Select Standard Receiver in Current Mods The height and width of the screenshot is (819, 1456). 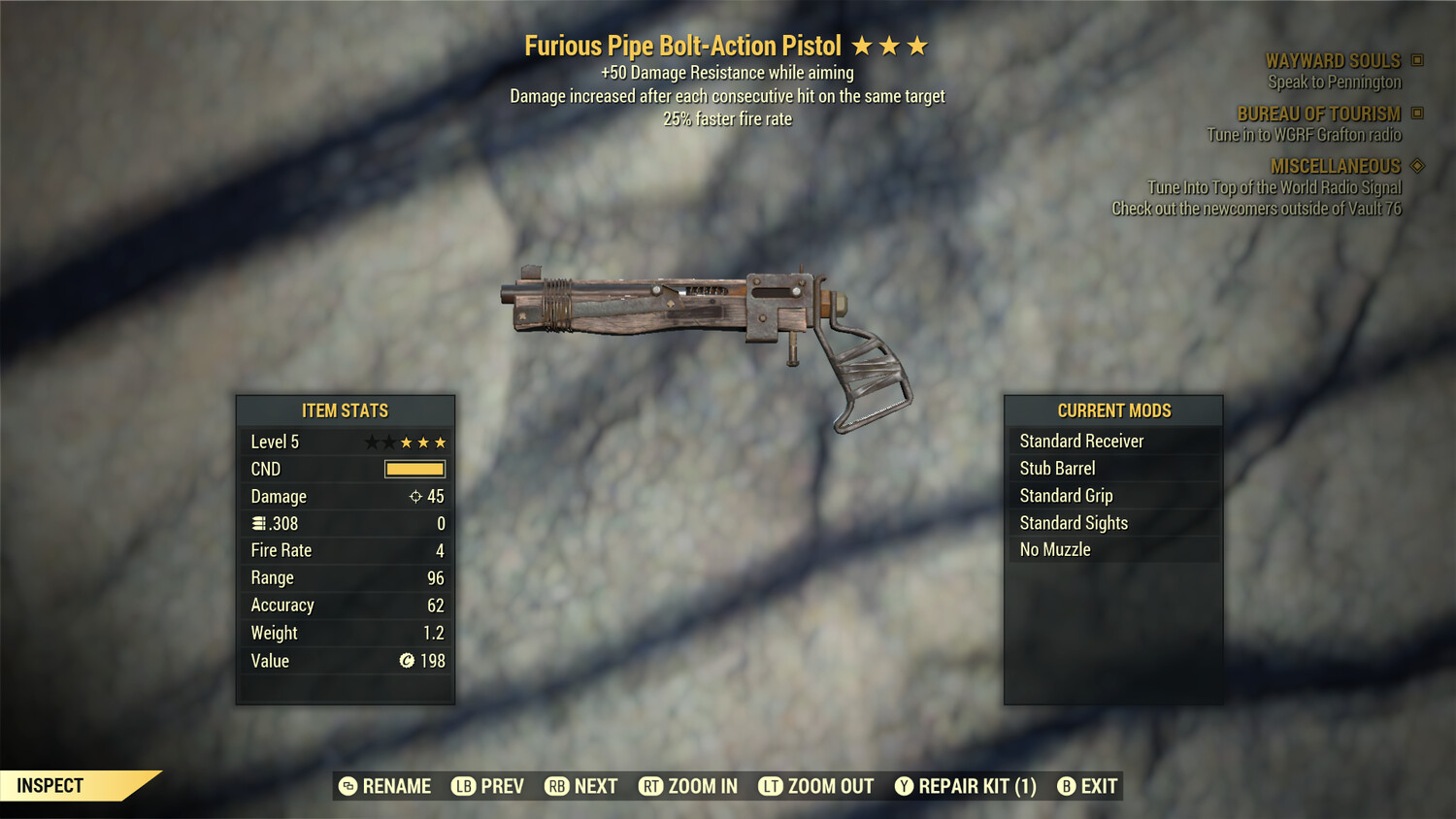[x=1081, y=441]
